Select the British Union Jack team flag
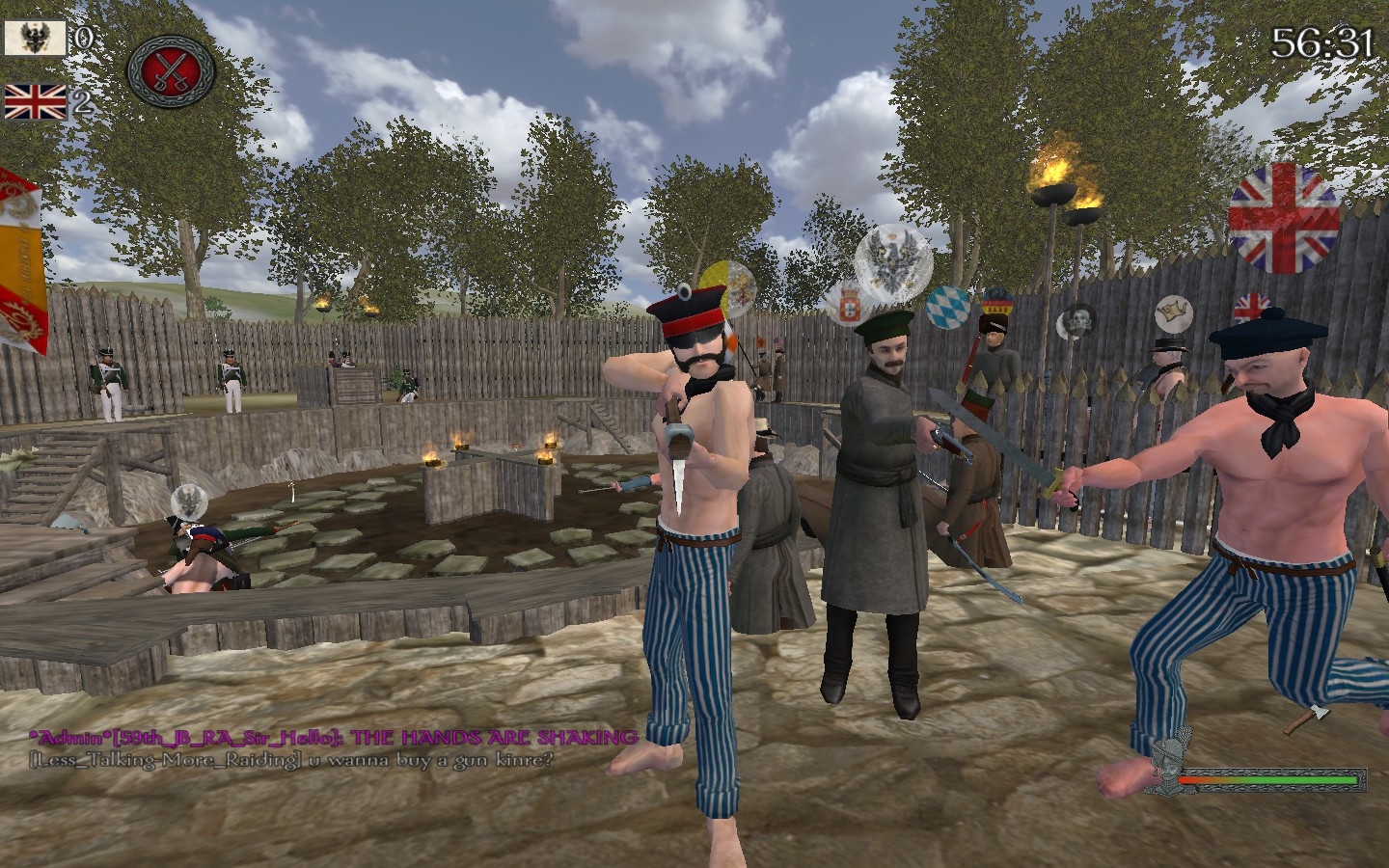This screenshot has width=1389, height=868. tap(36, 101)
